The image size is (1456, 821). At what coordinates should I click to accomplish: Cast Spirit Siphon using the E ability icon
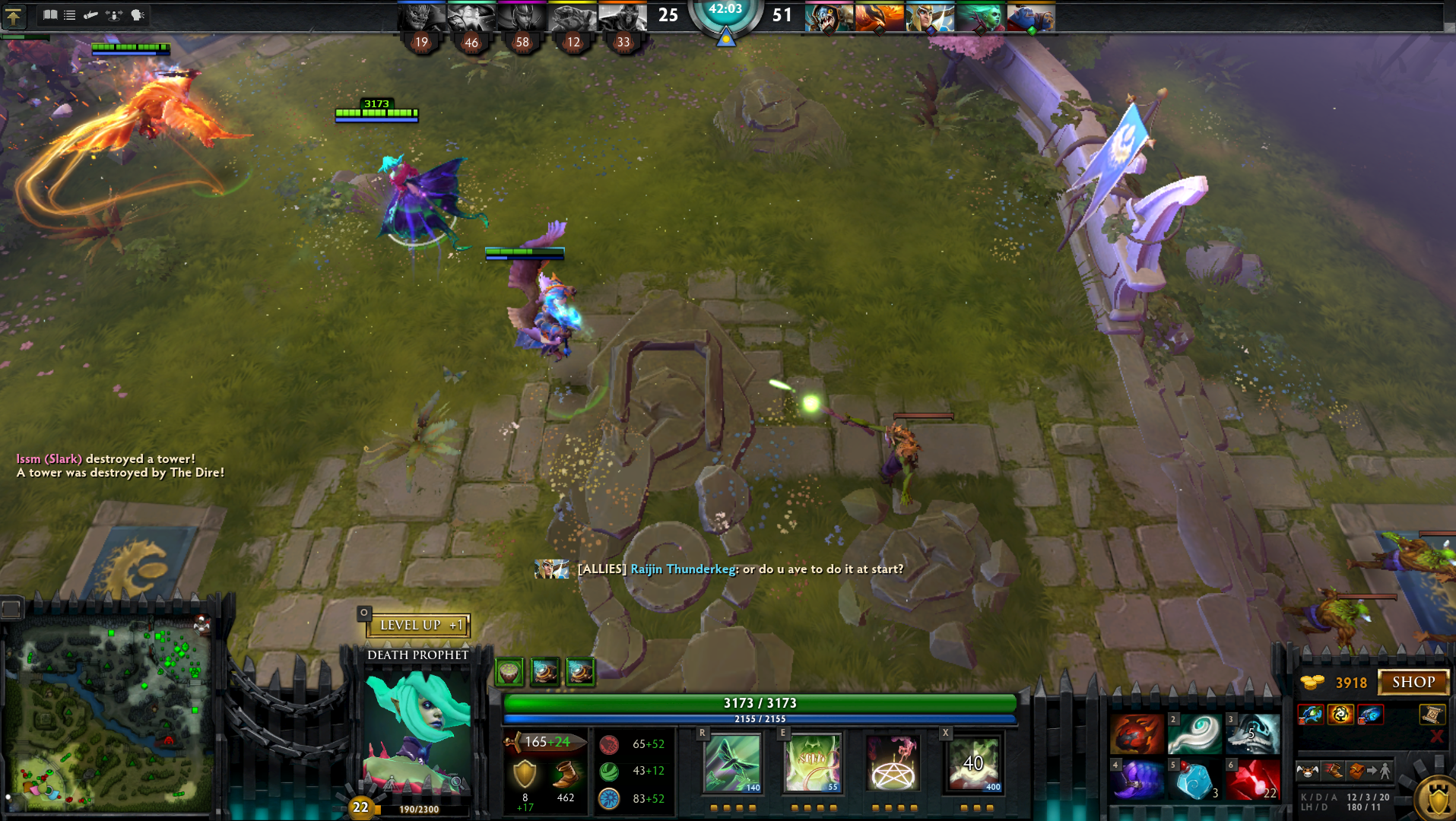(x=812, y=762)
